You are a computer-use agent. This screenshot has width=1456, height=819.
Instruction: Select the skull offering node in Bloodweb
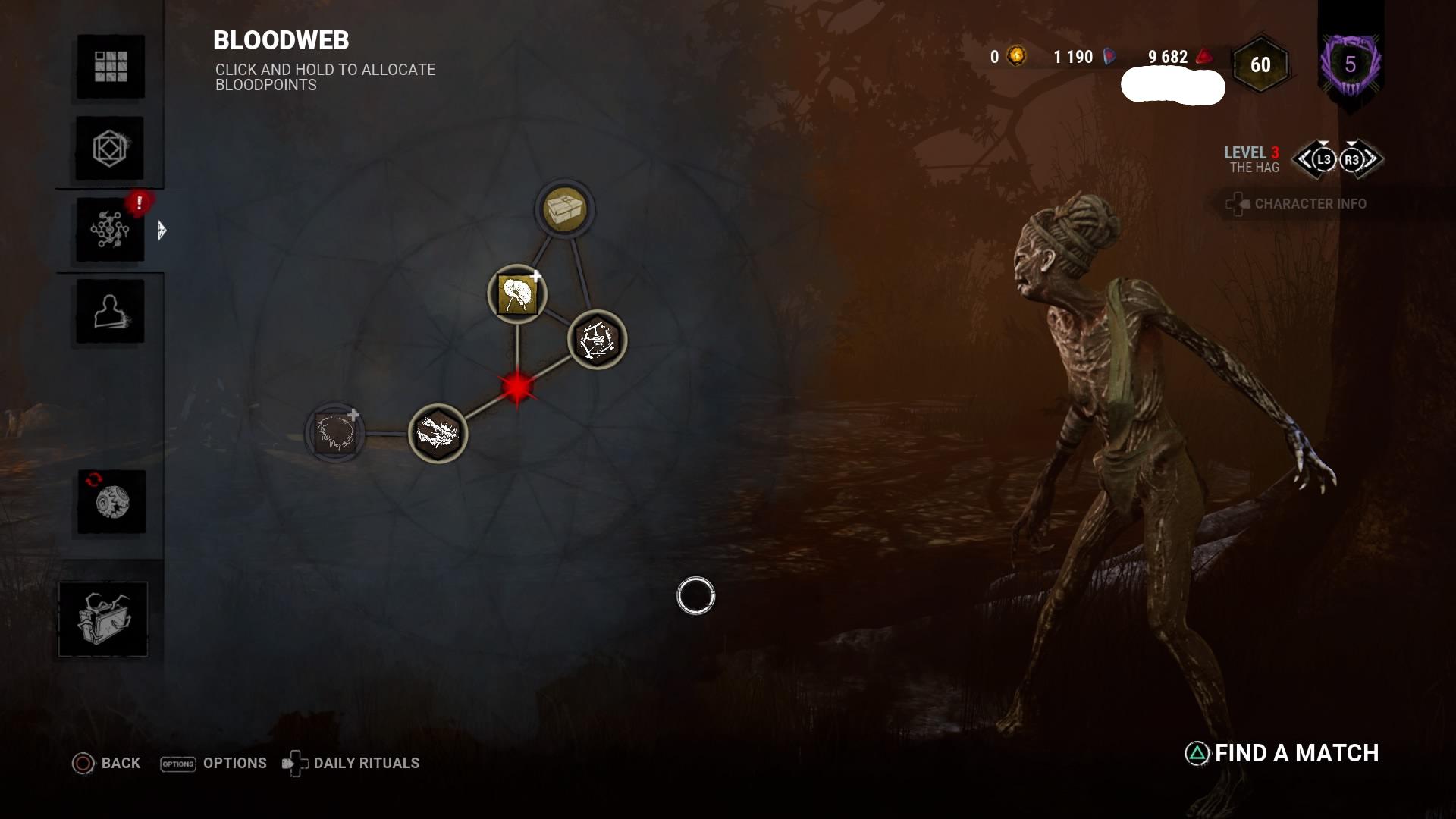437,435
